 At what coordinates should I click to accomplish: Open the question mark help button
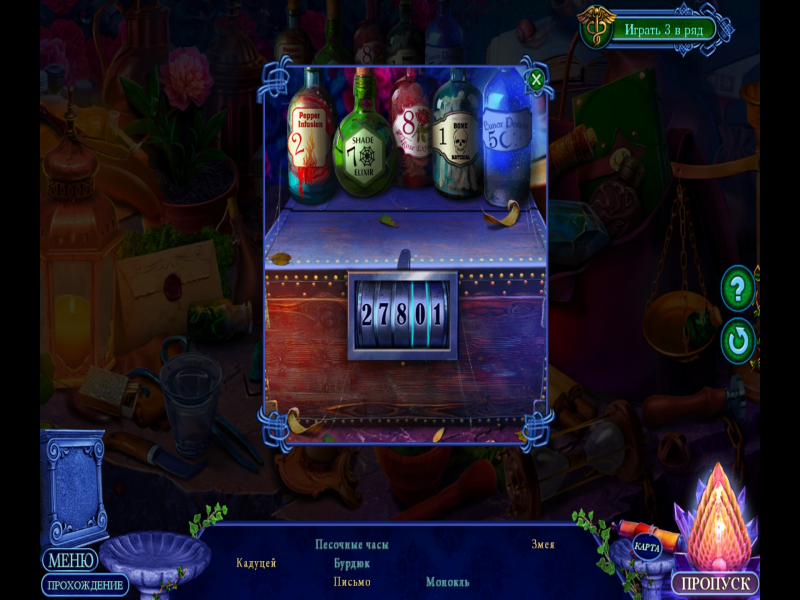point(738,289)
